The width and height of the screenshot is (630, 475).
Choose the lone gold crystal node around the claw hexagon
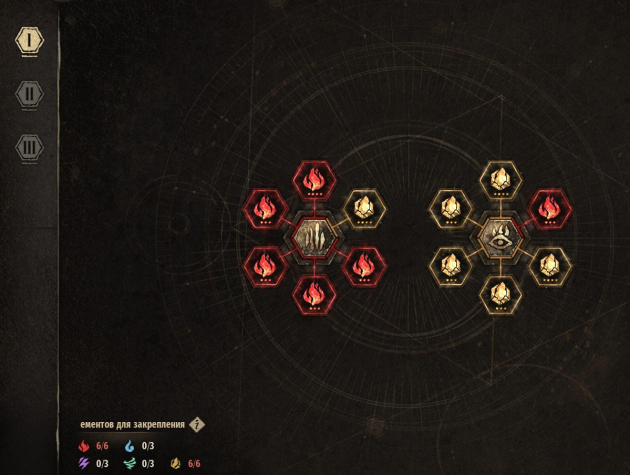click(363, 208)
